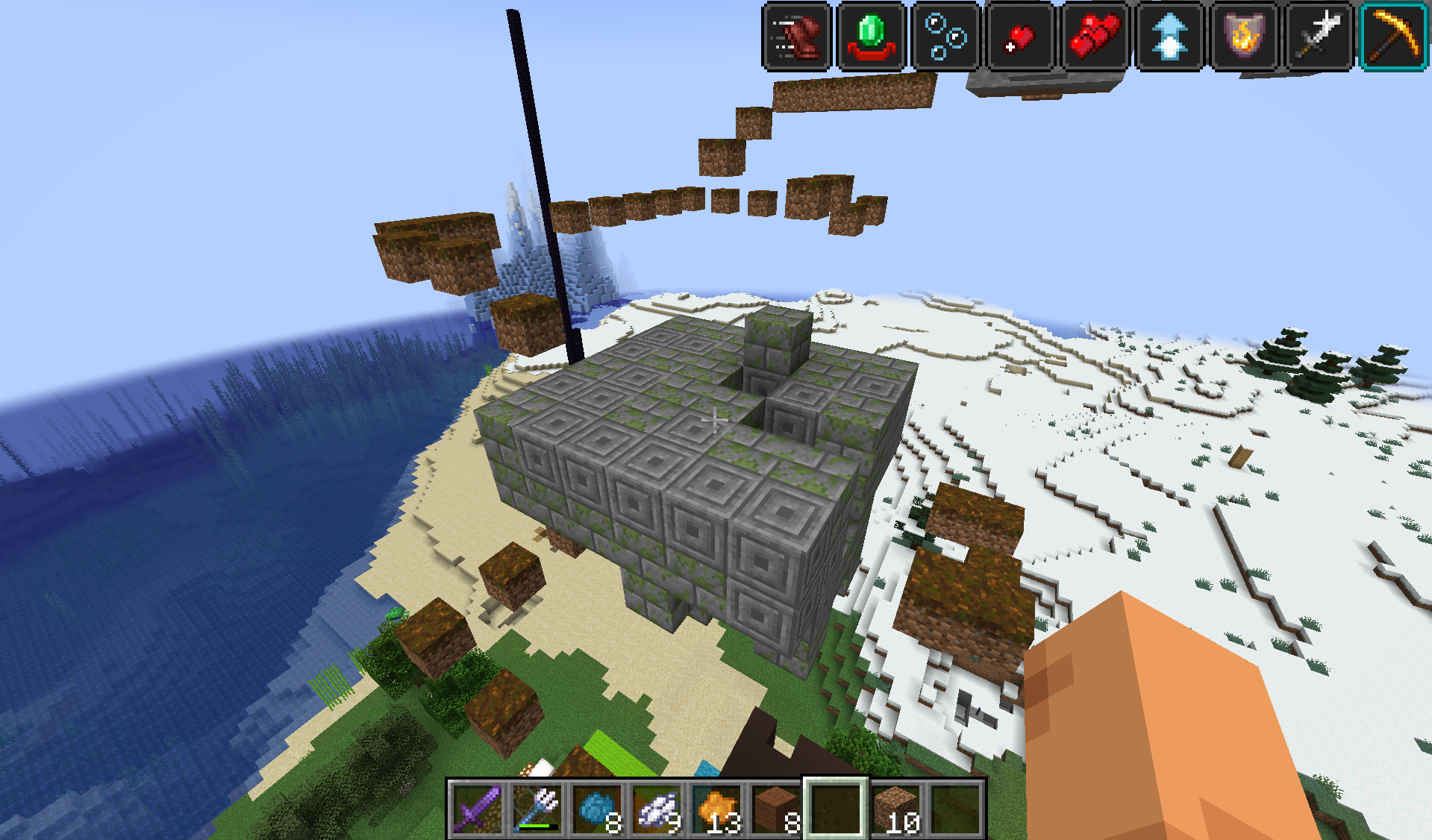Click the green emerald effect icon

871,36
